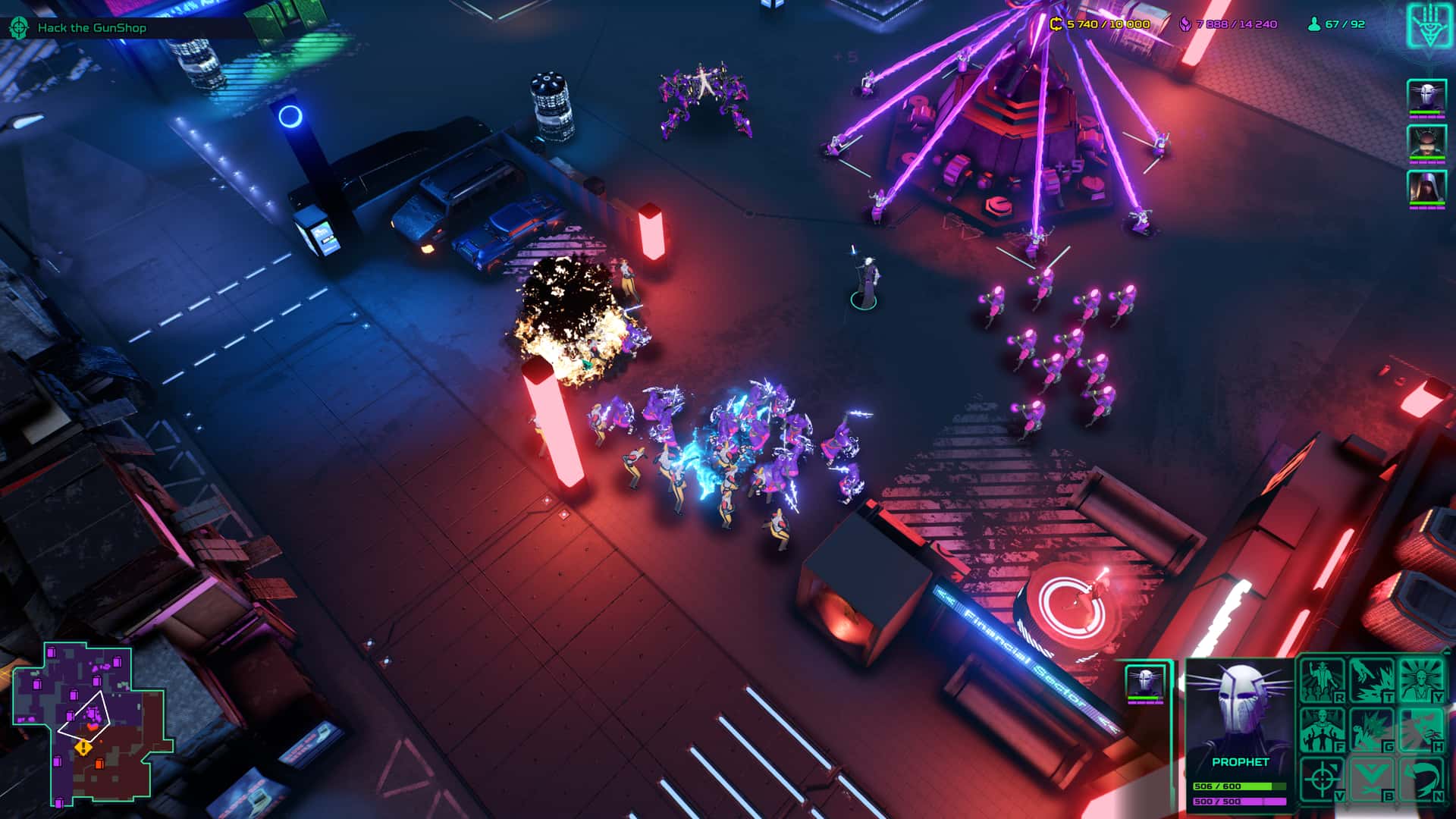Screen dimensions: 1456x819
Task: Switch to the hooded hero portrait on the right edge
Action: [x=1427, y=186]
